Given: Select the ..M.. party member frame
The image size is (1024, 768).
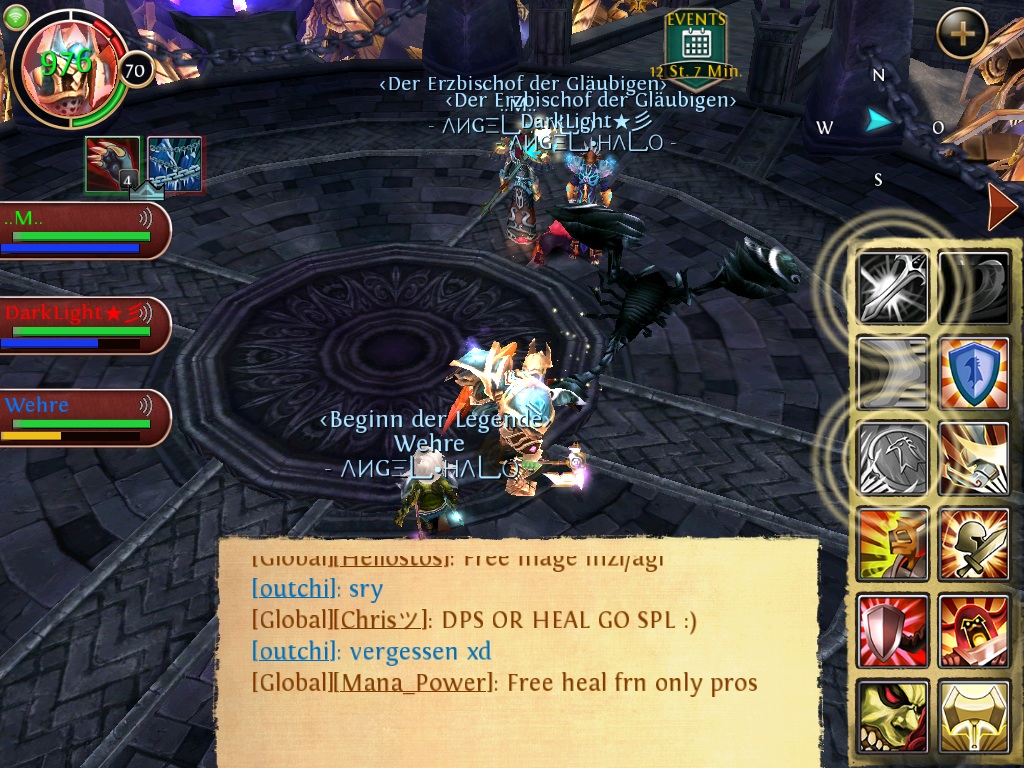Looking at the screenshot, I should [84, 231].
